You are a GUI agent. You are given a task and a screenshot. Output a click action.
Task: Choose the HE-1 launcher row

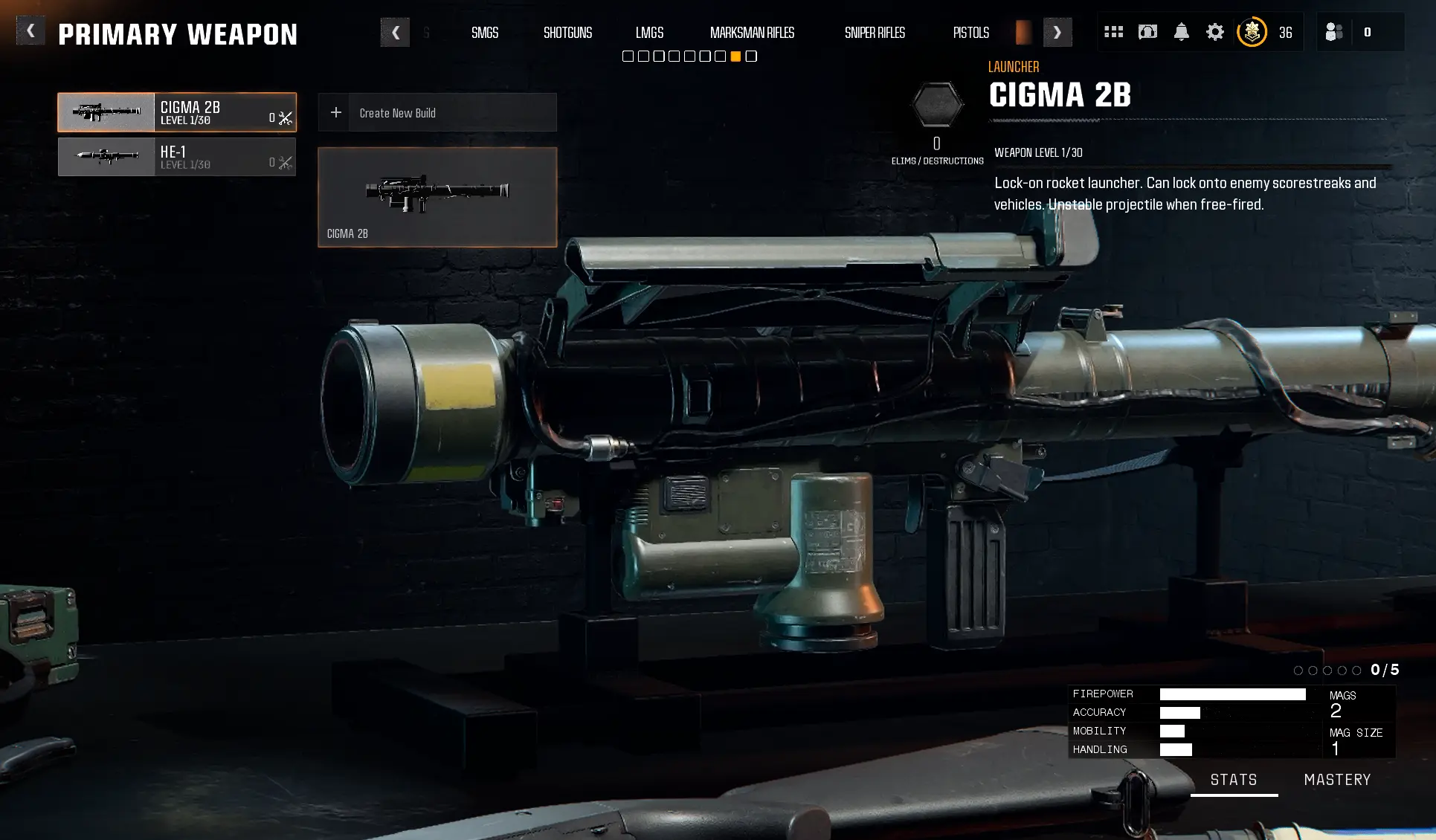[x=177, y=157]
